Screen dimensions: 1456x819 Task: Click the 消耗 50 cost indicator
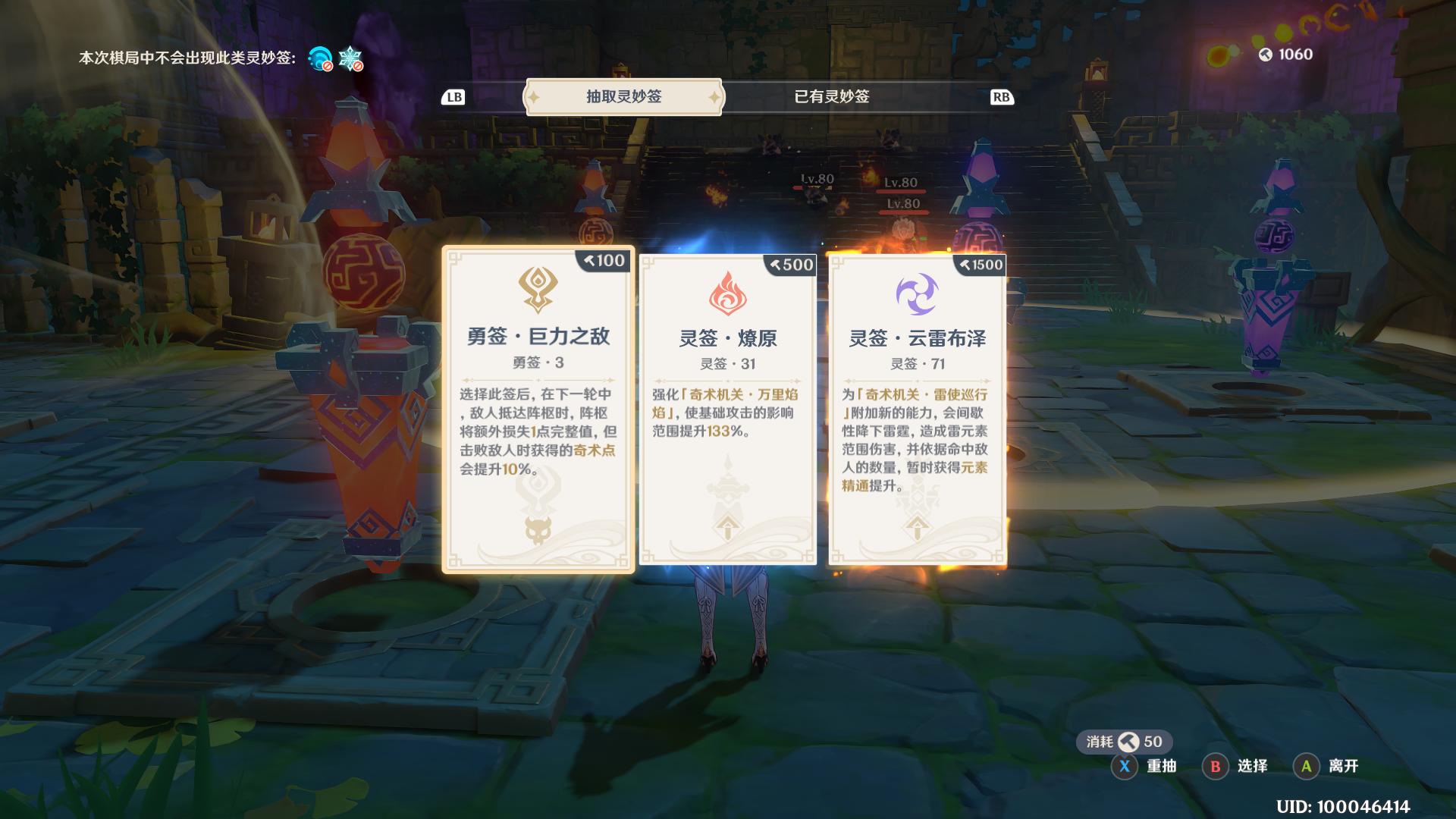[1124, 743]
